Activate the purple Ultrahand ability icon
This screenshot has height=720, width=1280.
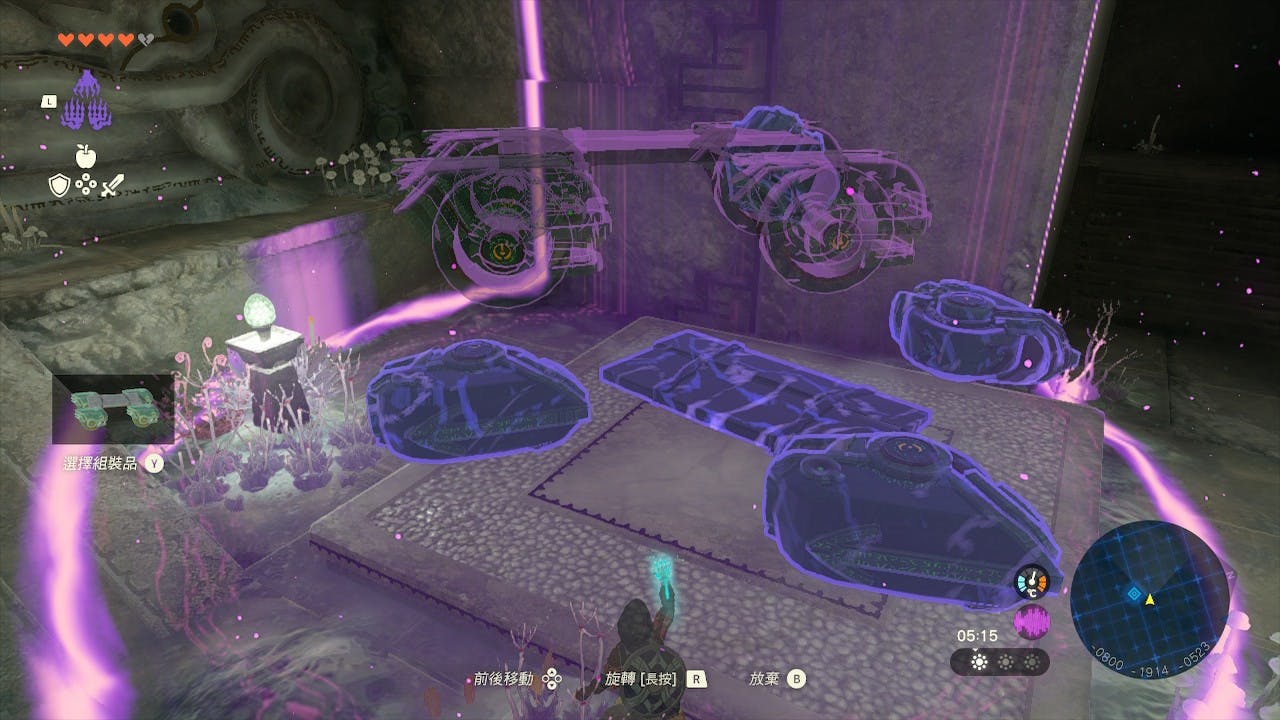[x=88, y=100]
